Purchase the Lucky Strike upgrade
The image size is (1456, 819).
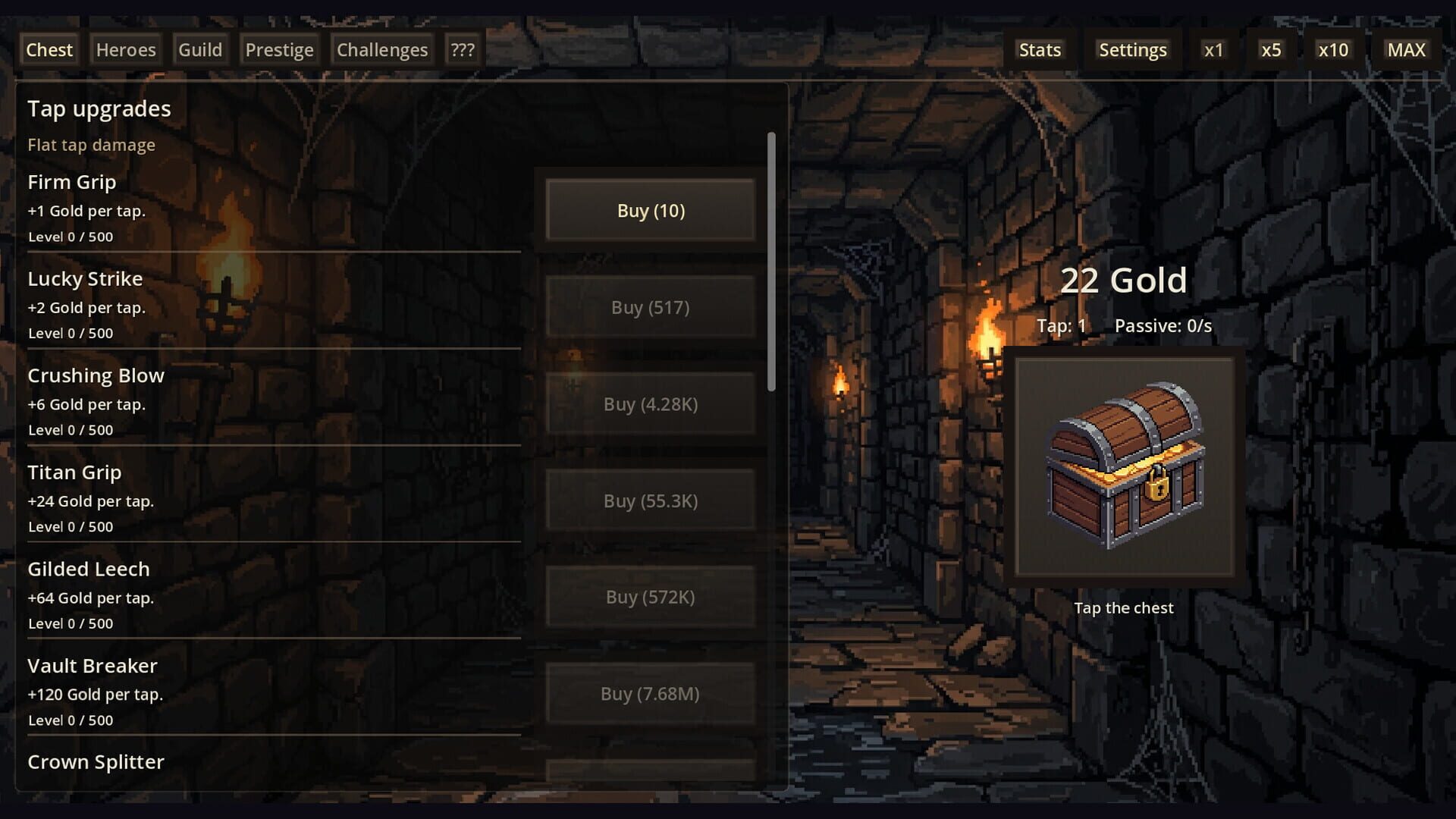(650, 306)
